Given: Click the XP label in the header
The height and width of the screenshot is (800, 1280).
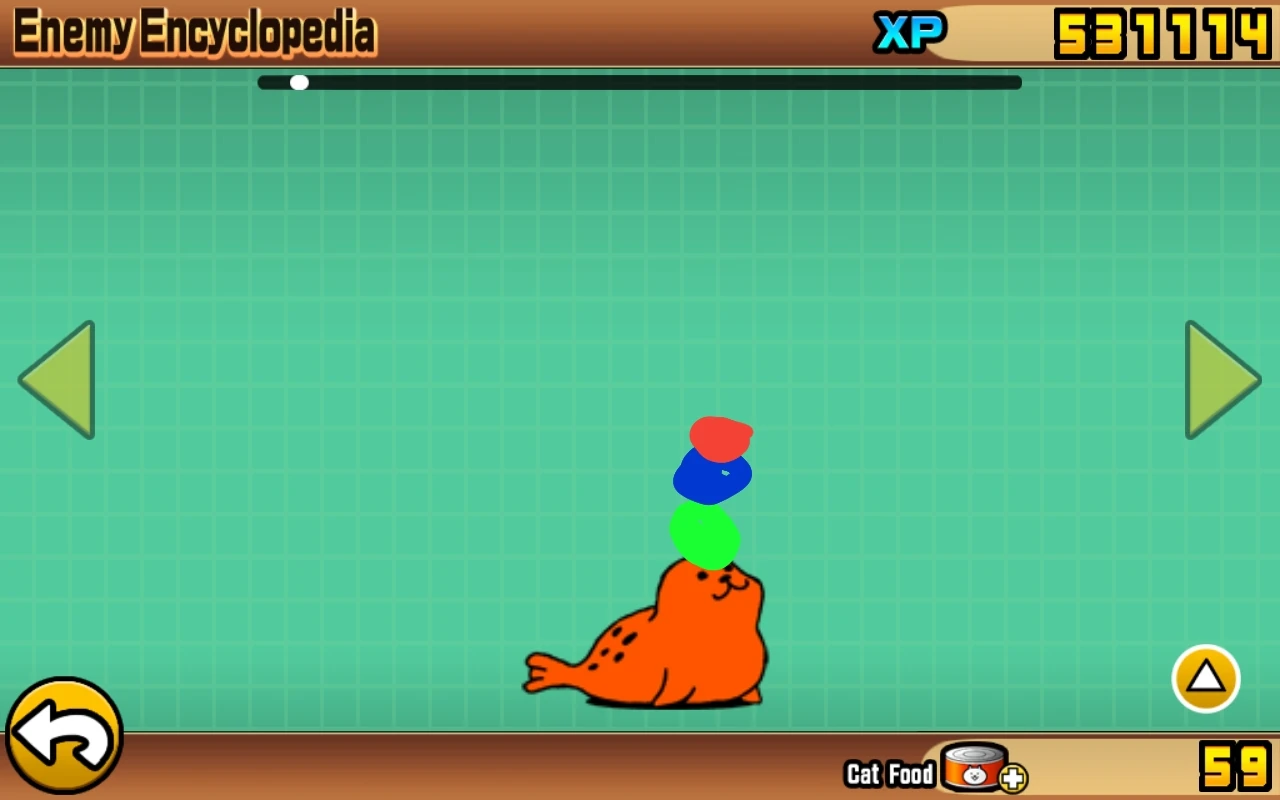Looking at the screenshot, I should pyautogui.click(x=910, y=33).
